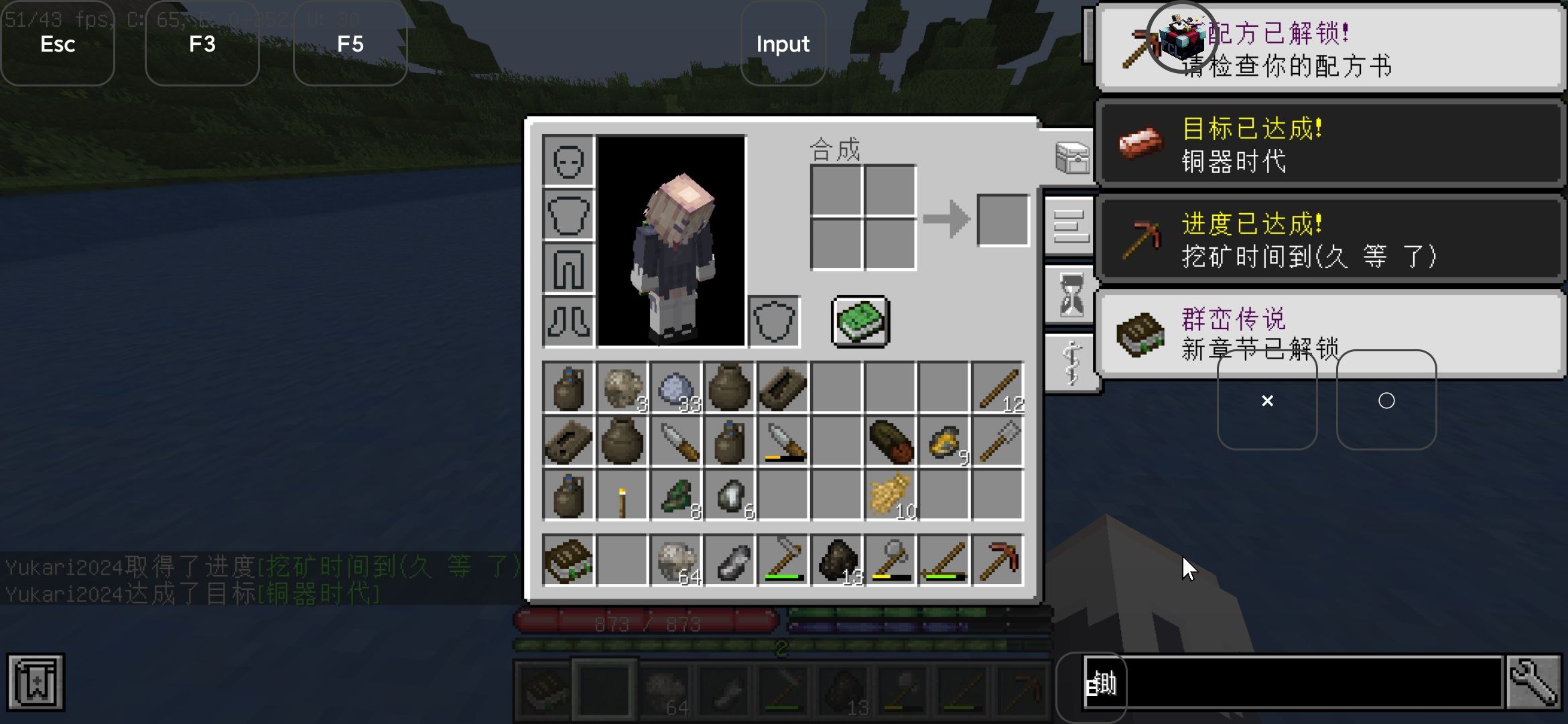1568x724 pixels.
Task: Tap the Input overlay button
Action: (x=783, y=44)
